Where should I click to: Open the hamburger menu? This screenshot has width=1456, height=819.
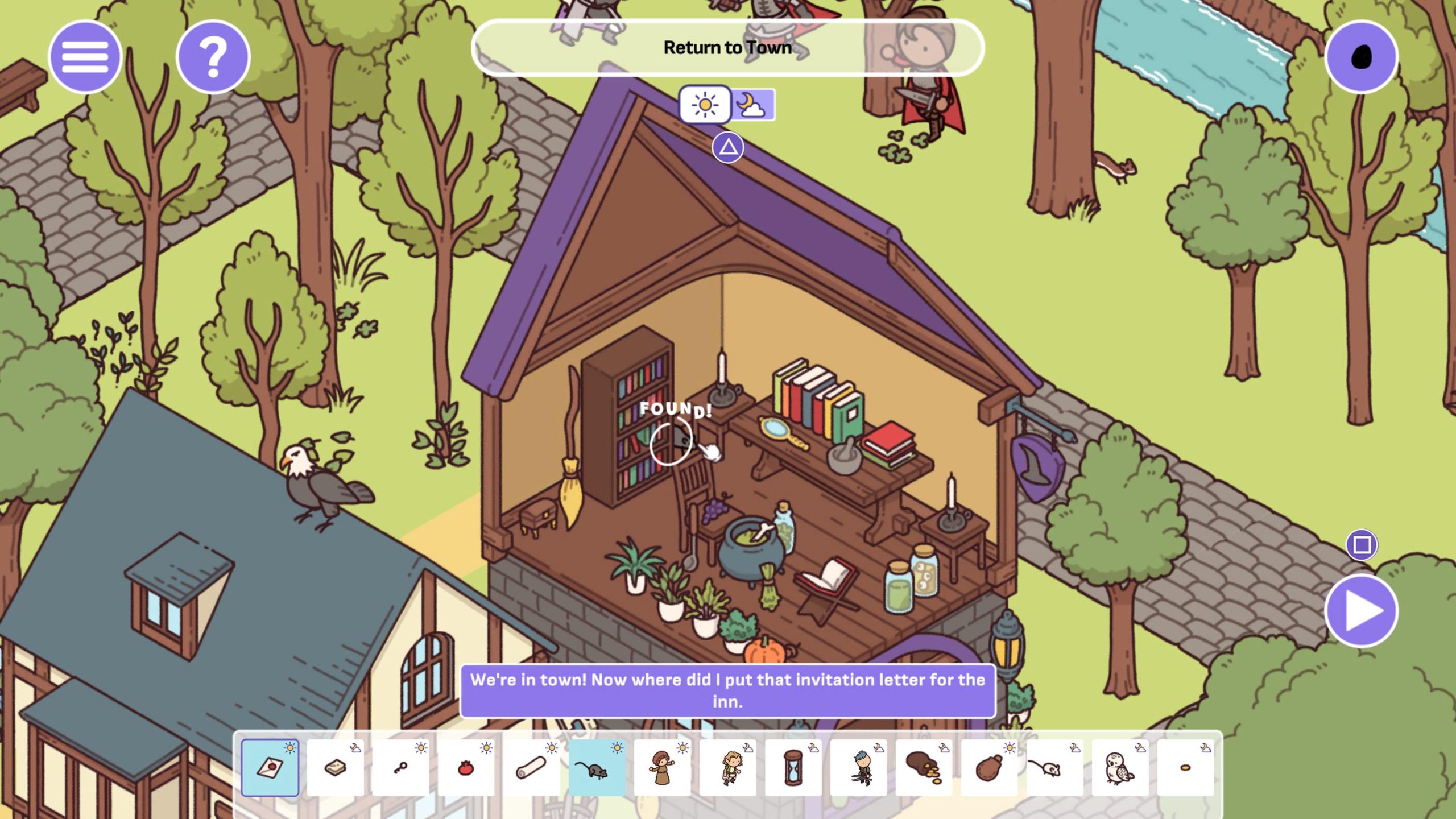pyautogui.click(x=85, y=57)
